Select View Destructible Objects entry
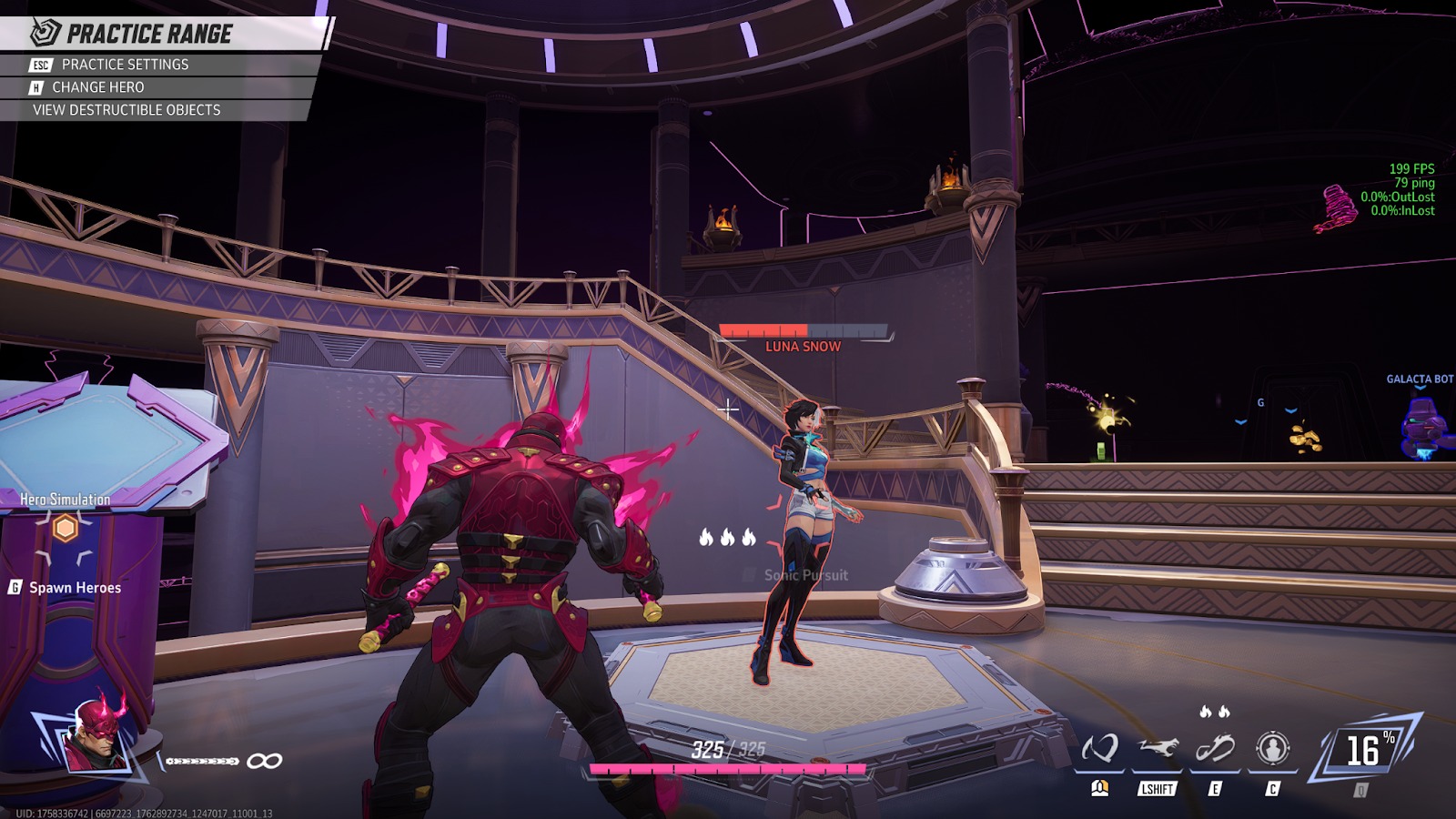 [126, 110]
